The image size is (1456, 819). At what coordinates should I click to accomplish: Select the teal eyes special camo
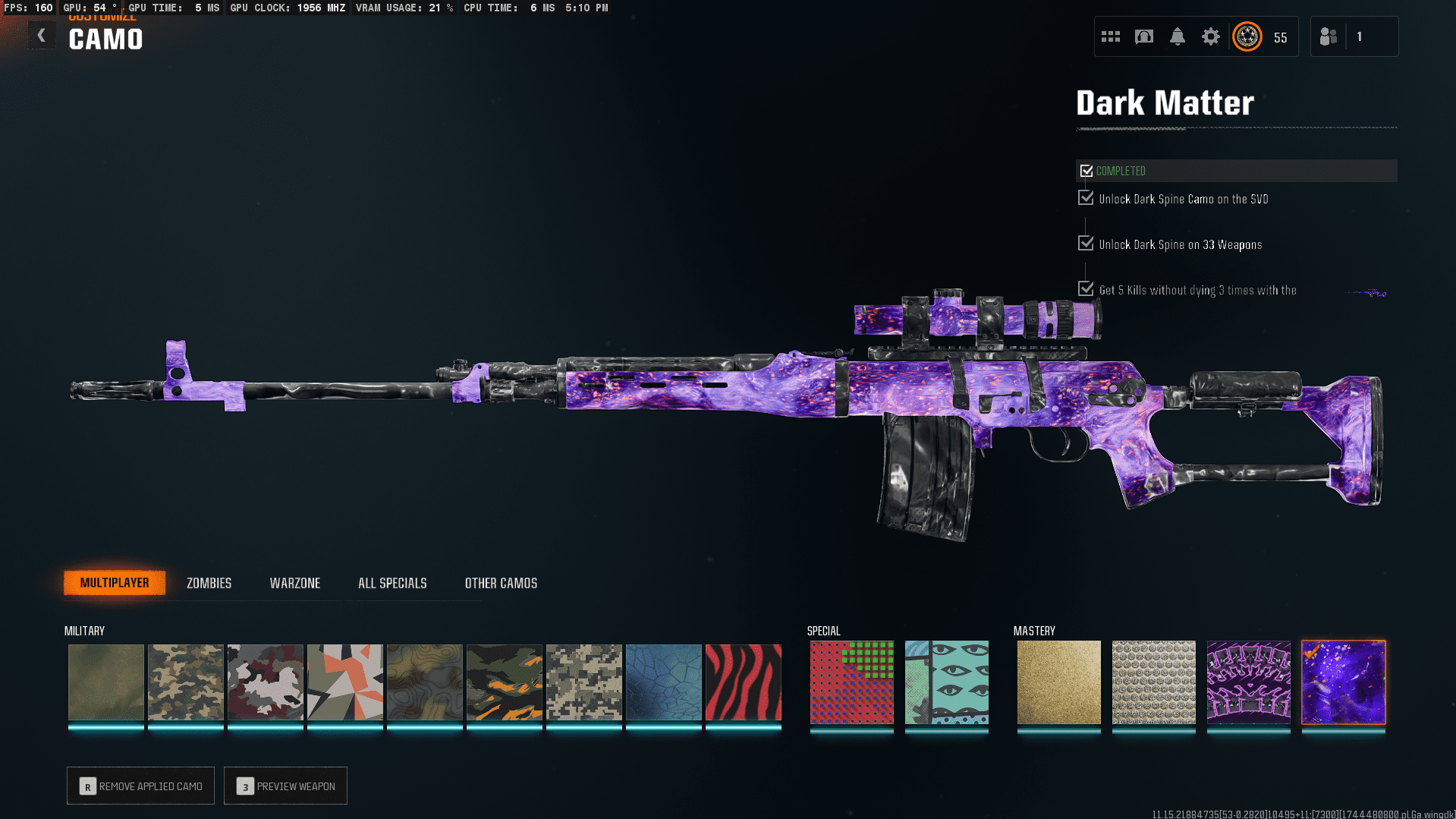pos(946,682)
